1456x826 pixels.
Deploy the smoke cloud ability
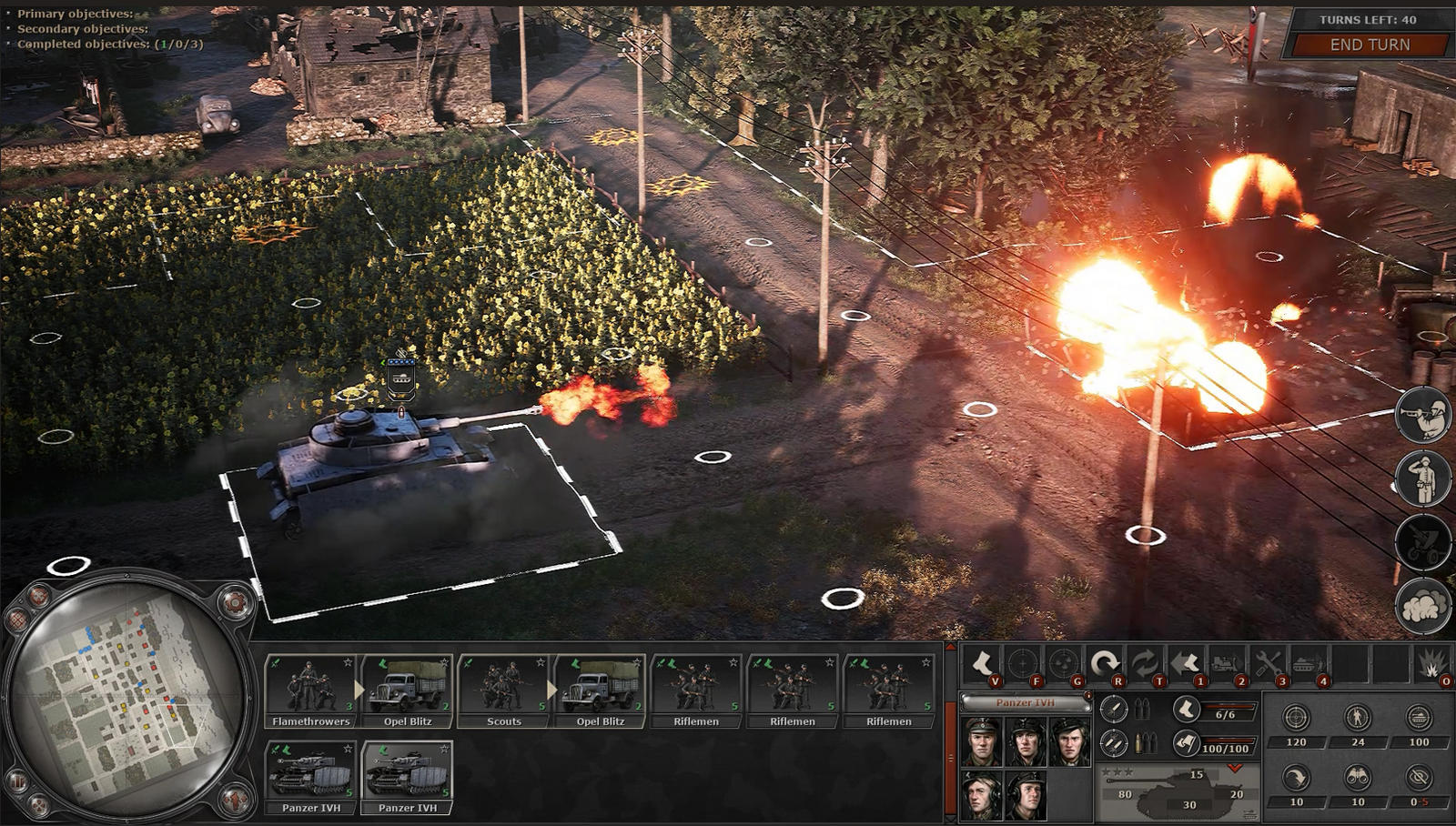(1423, 606)
